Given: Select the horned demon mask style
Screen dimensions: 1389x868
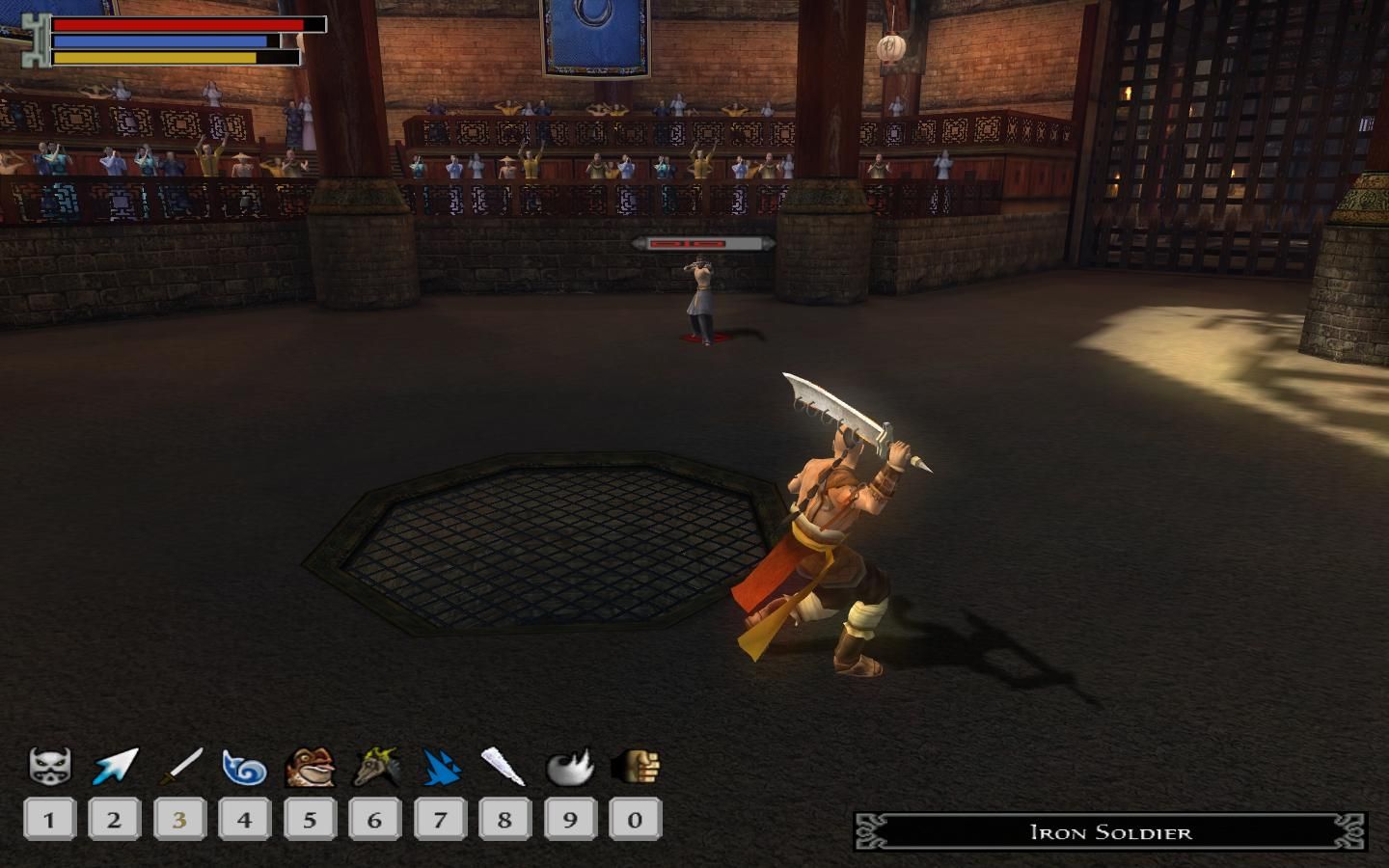Looking at the screenshot, I should click(x=49, y=768).
